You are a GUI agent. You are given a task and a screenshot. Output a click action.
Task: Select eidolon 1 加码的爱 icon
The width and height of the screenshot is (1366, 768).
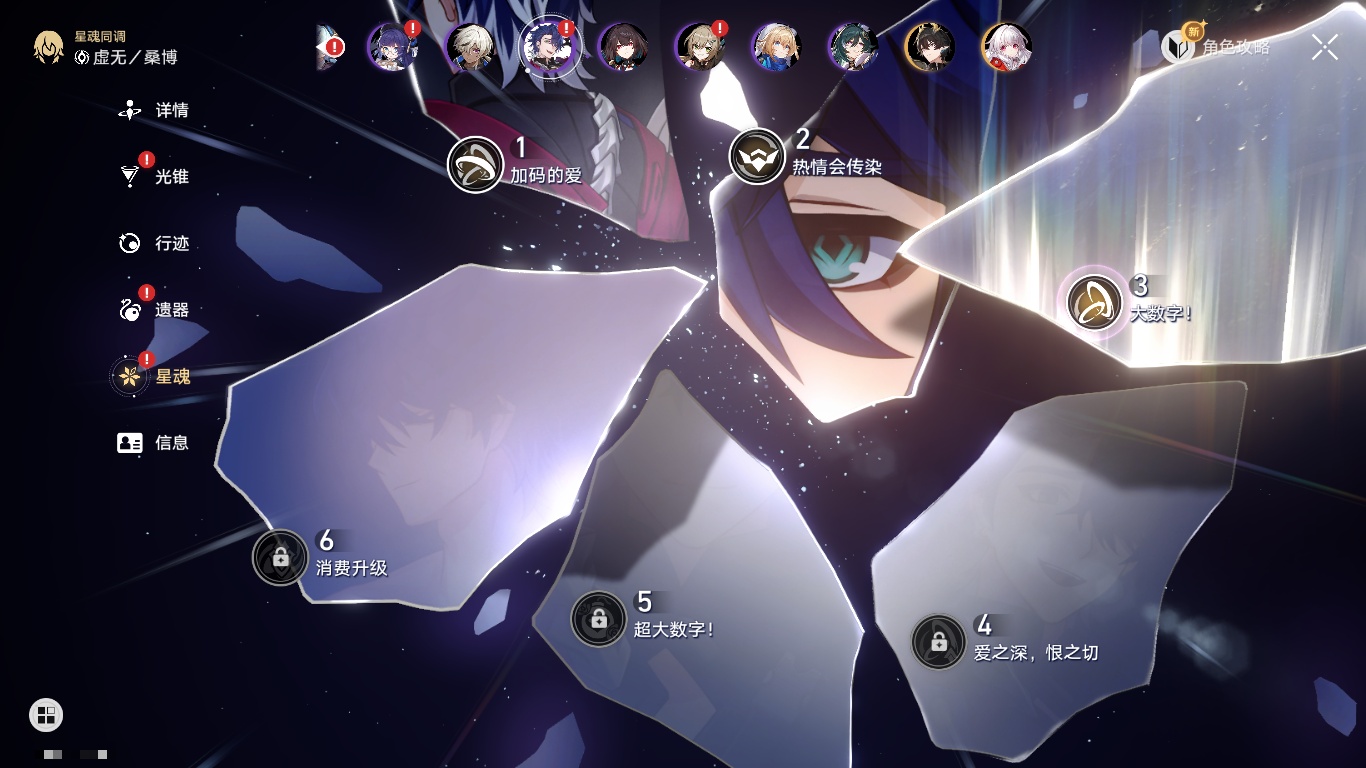click(x=475, y=165)
